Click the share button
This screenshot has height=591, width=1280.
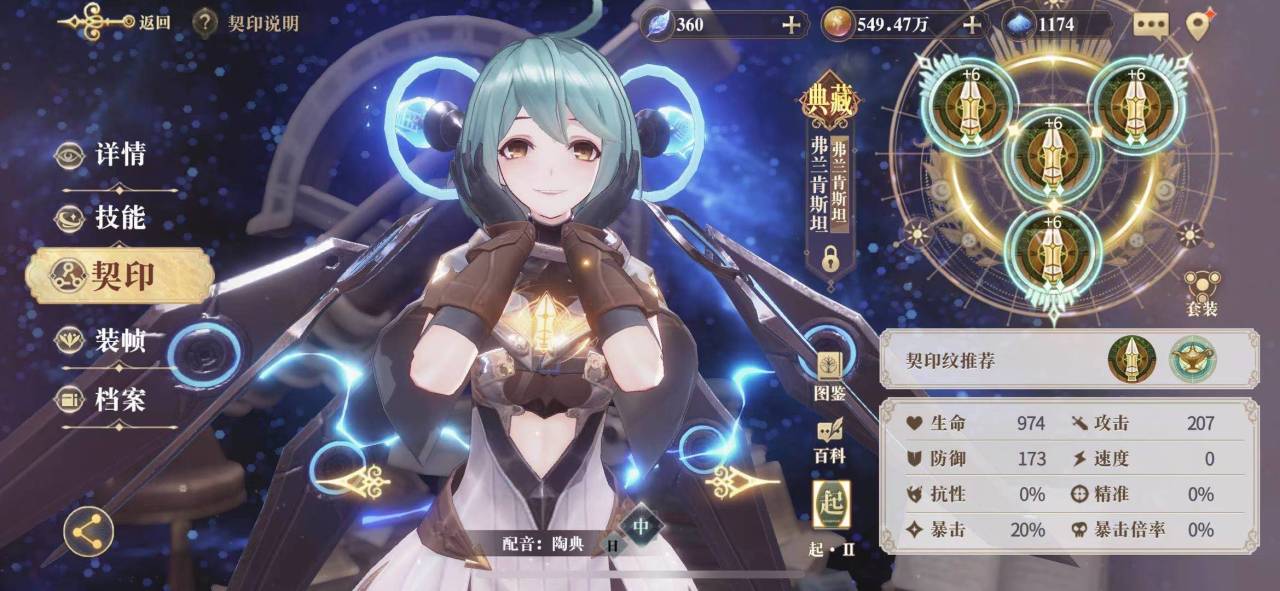pos(88,531)
